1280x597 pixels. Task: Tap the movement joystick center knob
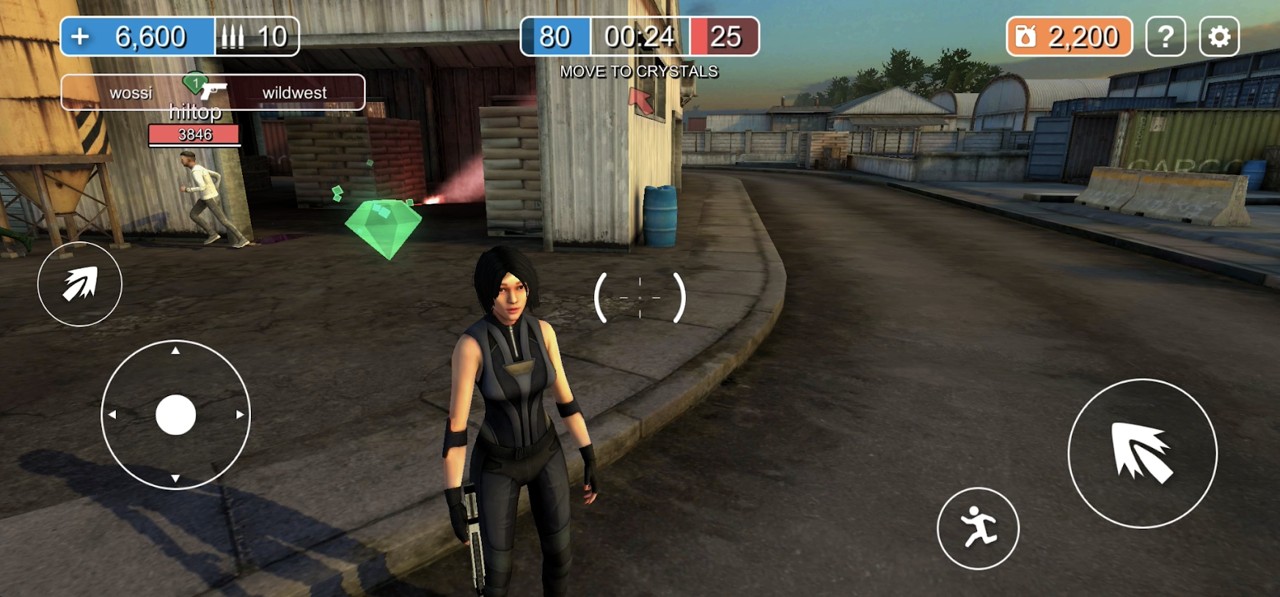176,414
